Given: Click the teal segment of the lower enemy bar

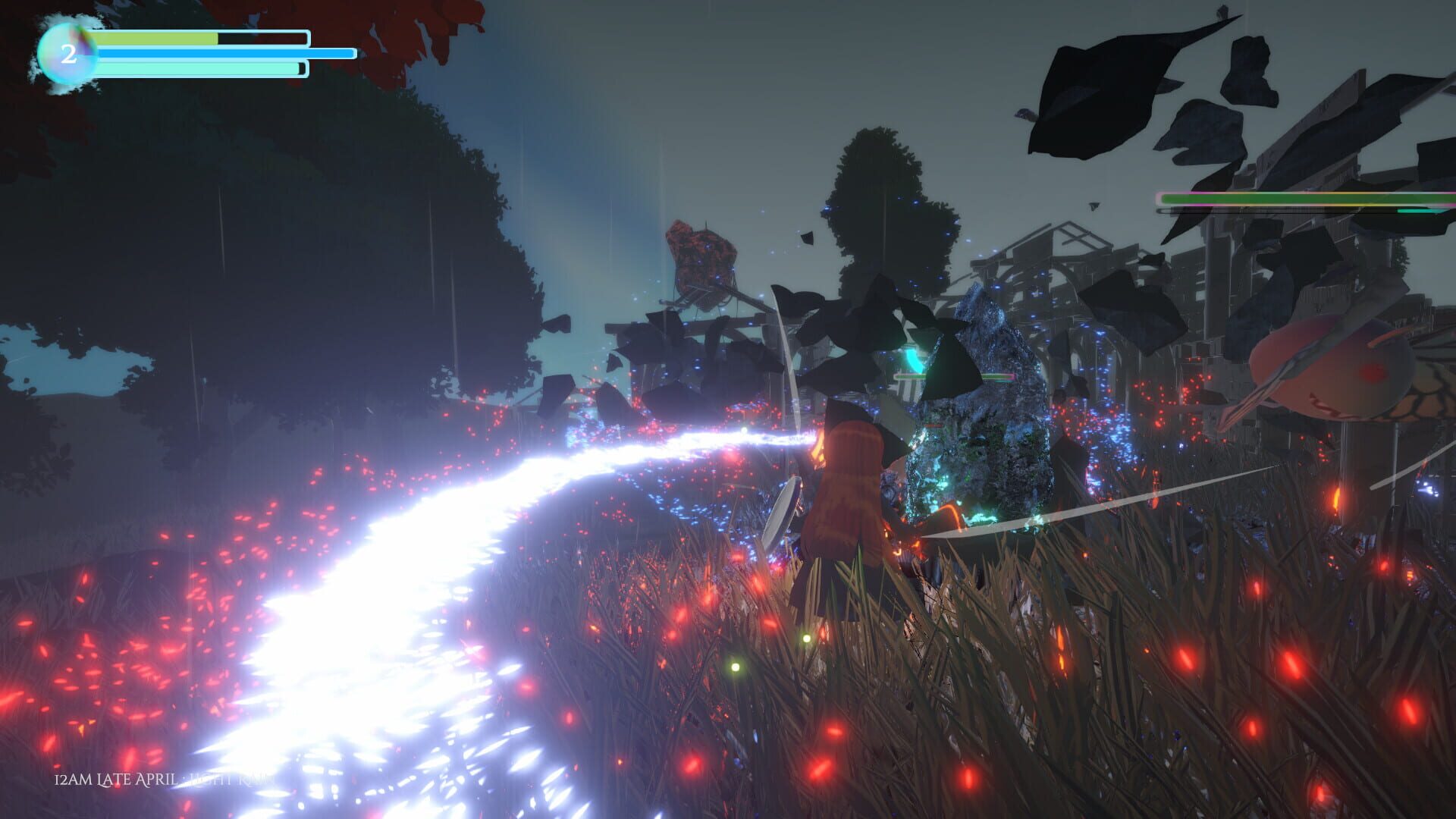Looking at the screenshot, I should point(1420,210).
